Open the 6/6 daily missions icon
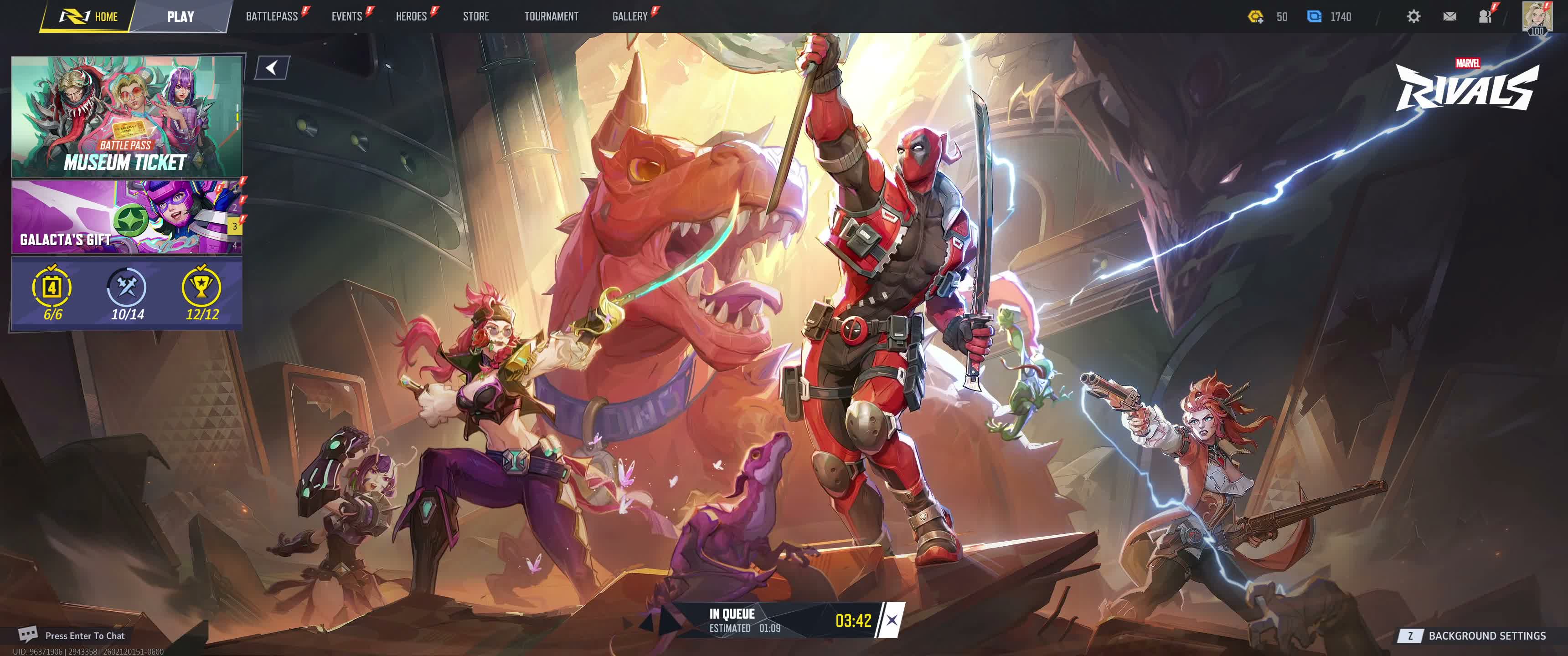 [x=52, y=293]
